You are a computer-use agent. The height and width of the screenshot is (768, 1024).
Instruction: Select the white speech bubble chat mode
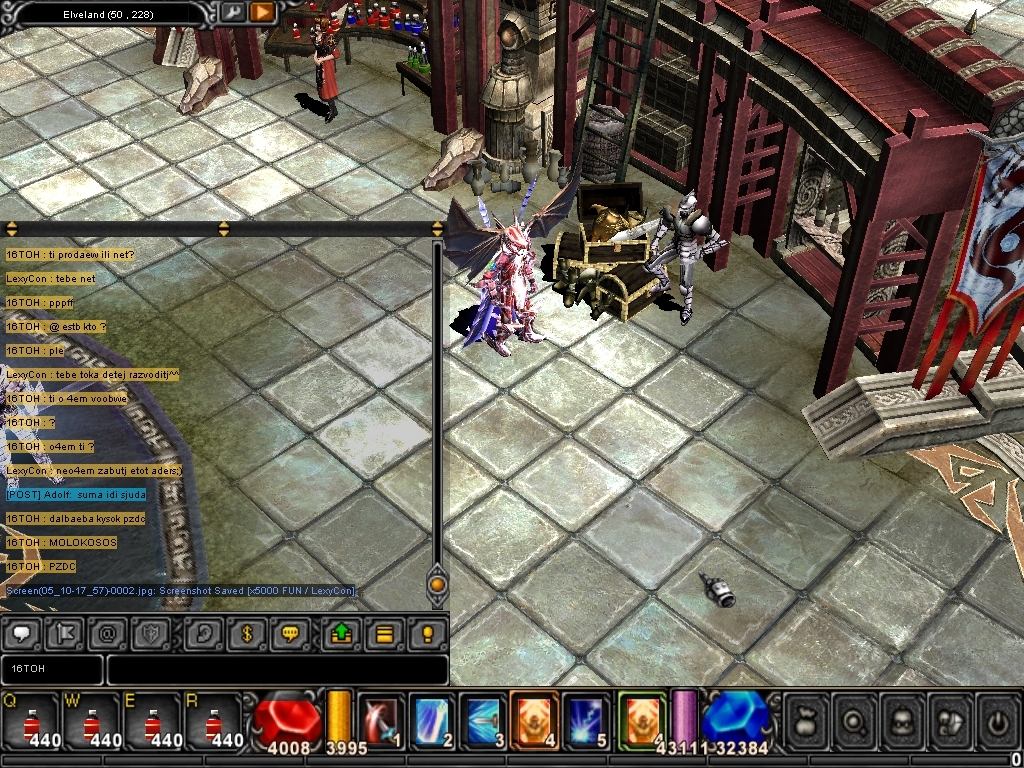pos(24,633)
